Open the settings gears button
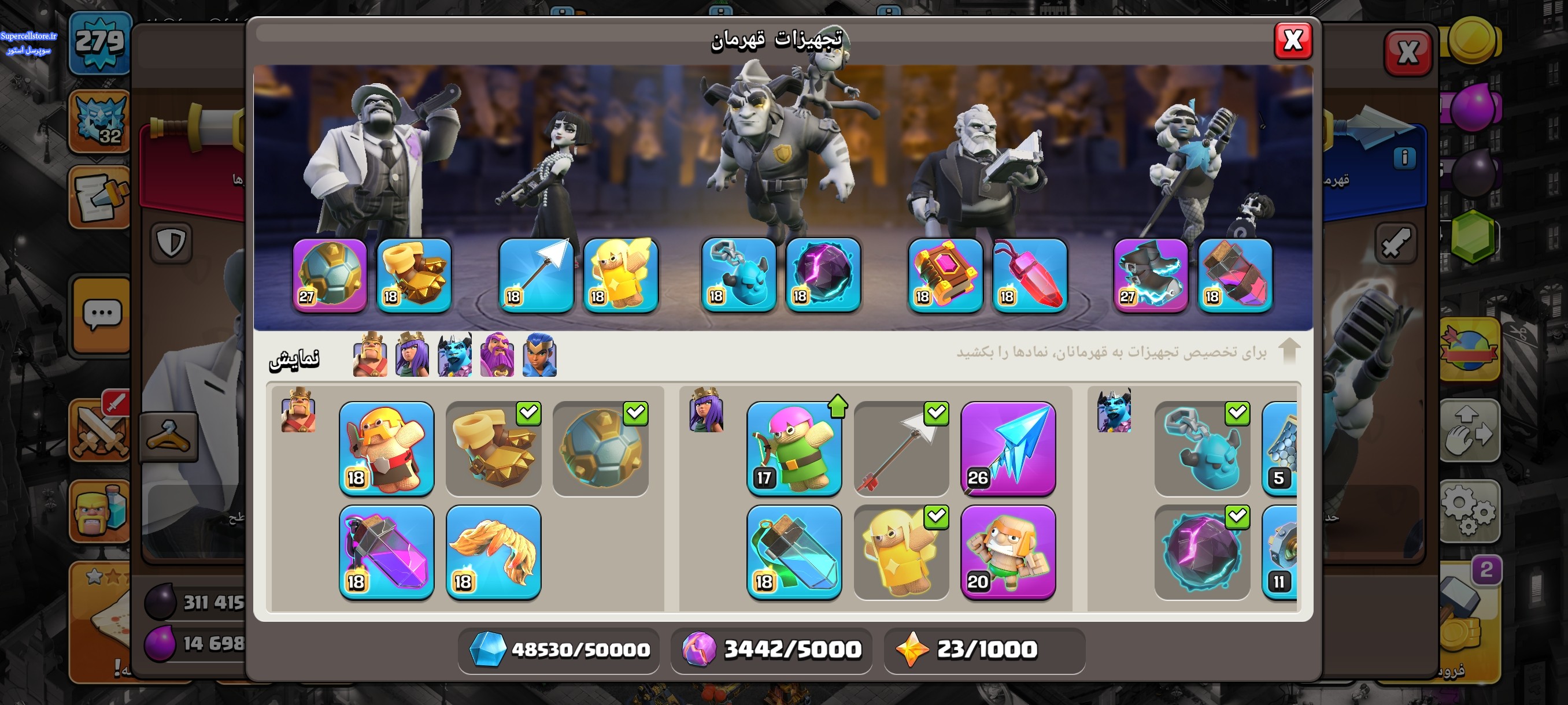Viewport: 1568px width, 705px height. (x=1468, y=510)
